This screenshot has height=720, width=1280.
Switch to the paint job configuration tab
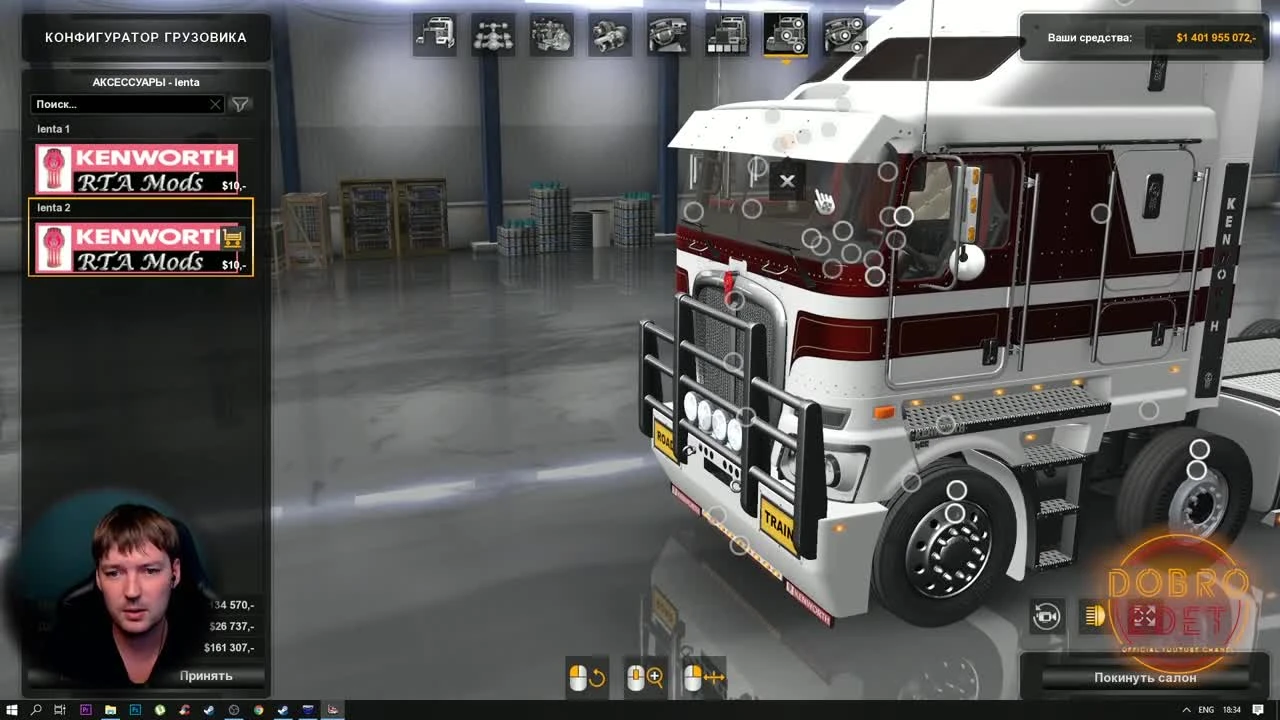point(726,35)
